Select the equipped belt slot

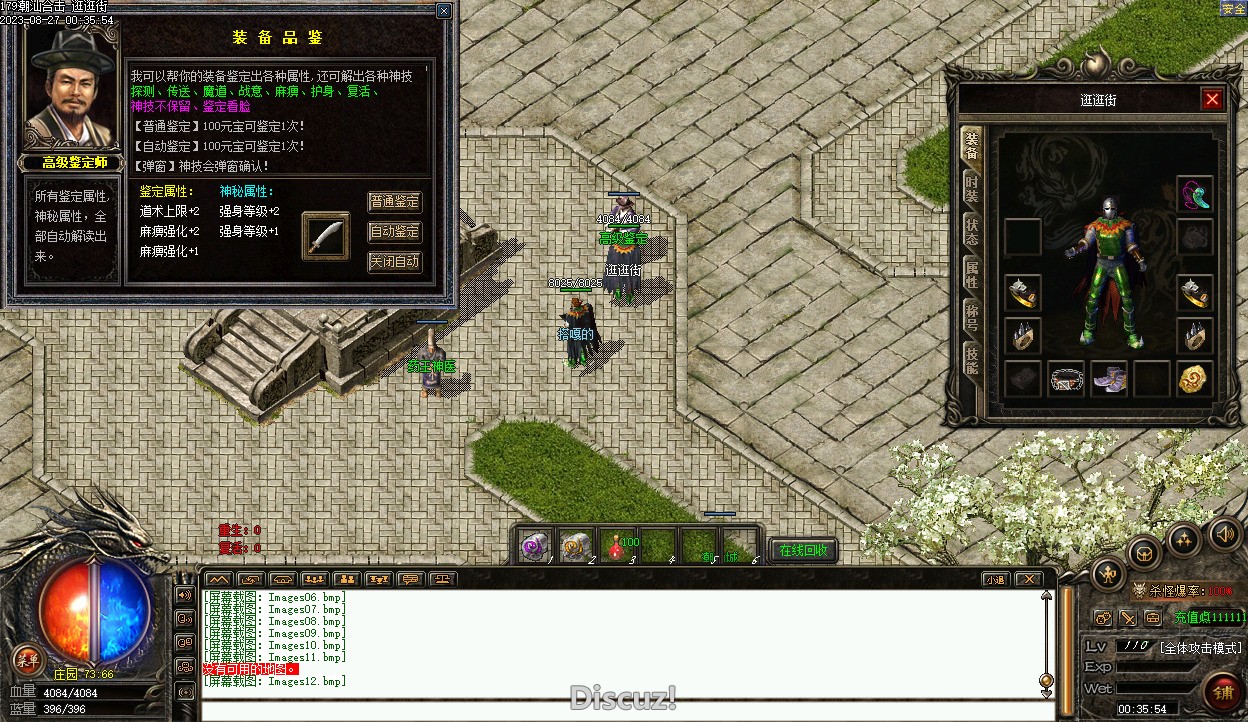pos(1067,380)
